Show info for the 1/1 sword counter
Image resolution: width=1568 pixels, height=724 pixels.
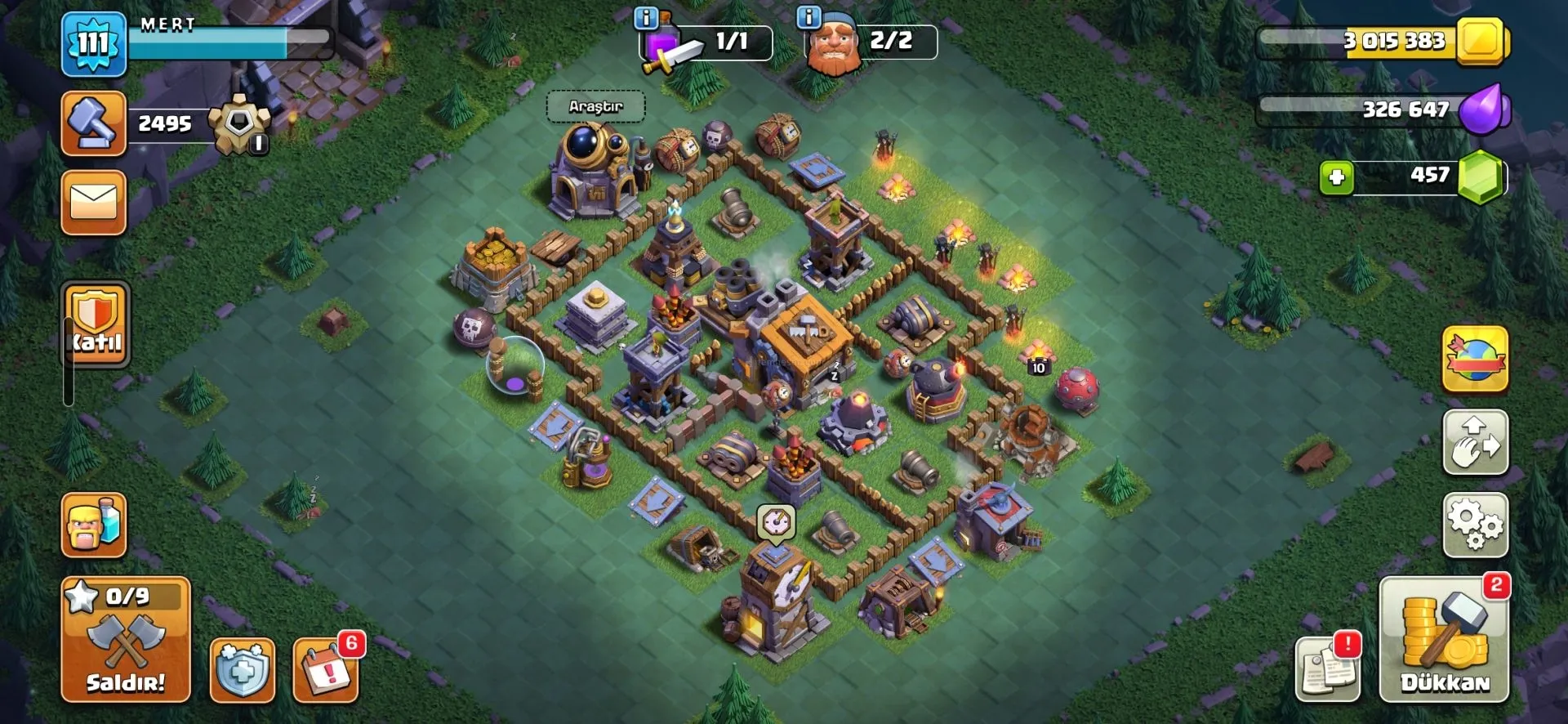click(646, 17)
